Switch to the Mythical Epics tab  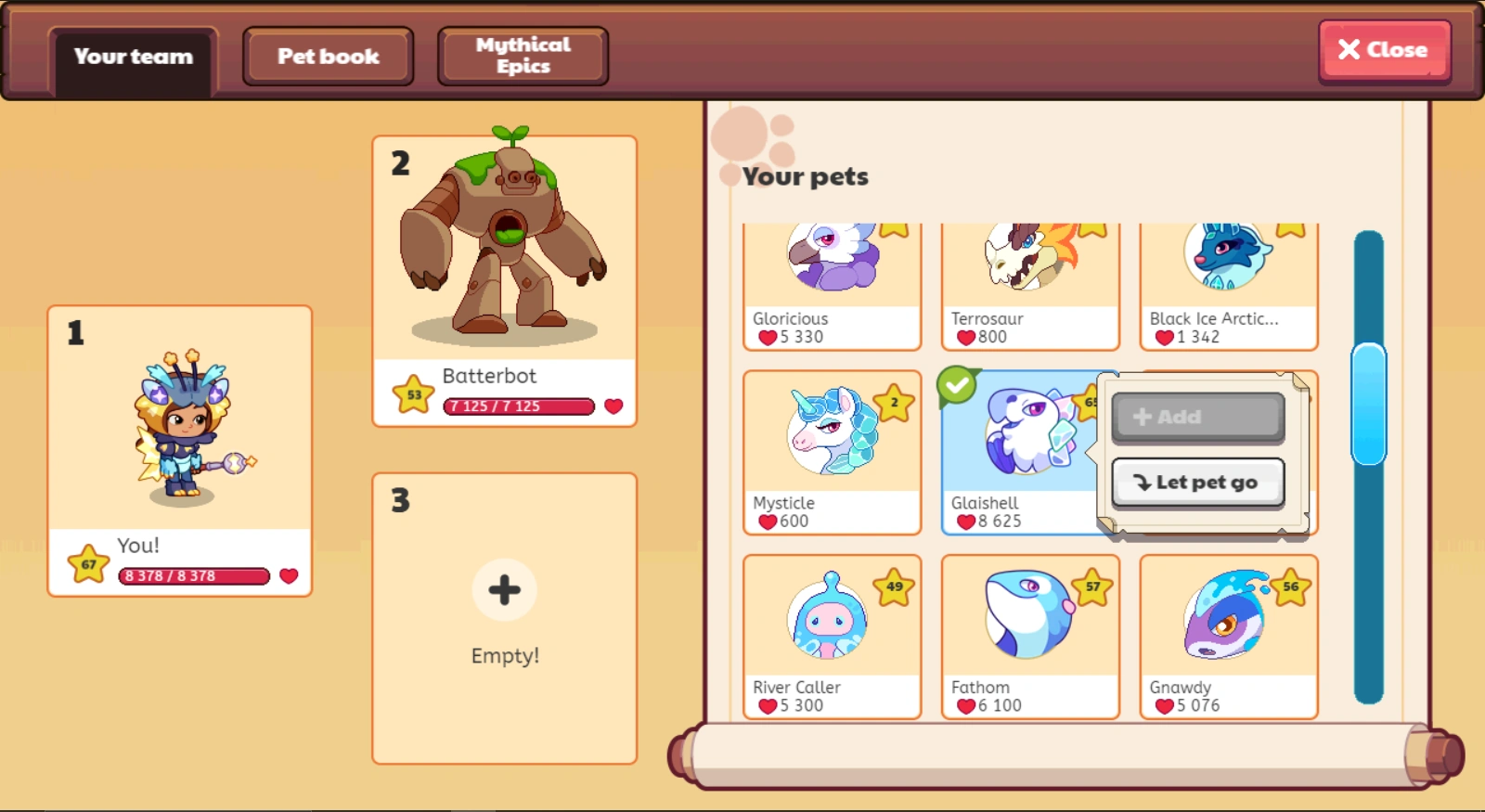(522, 56)
